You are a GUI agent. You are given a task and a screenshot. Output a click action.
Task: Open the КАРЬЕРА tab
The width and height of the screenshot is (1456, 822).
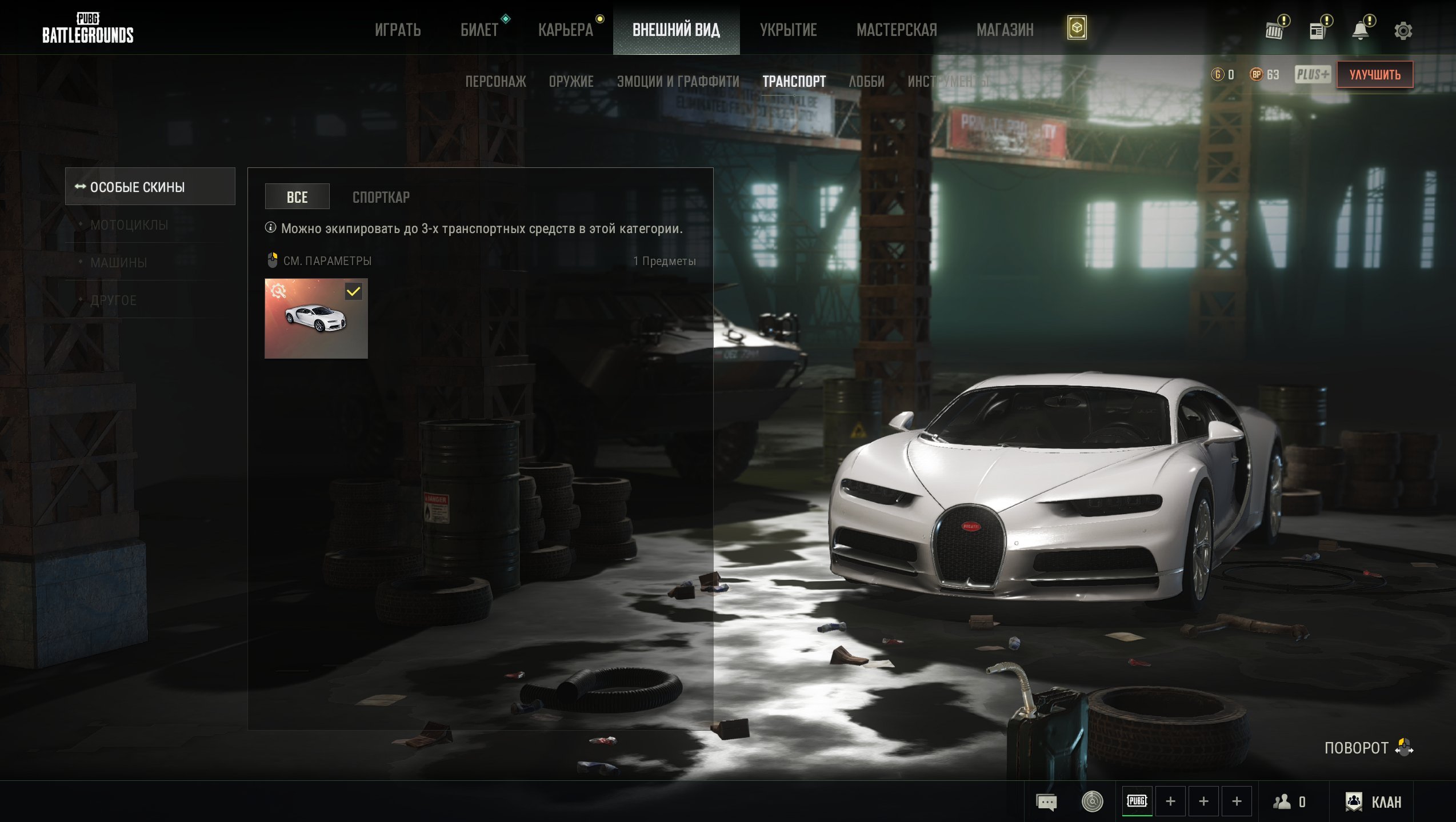click(x=566, y=30)
